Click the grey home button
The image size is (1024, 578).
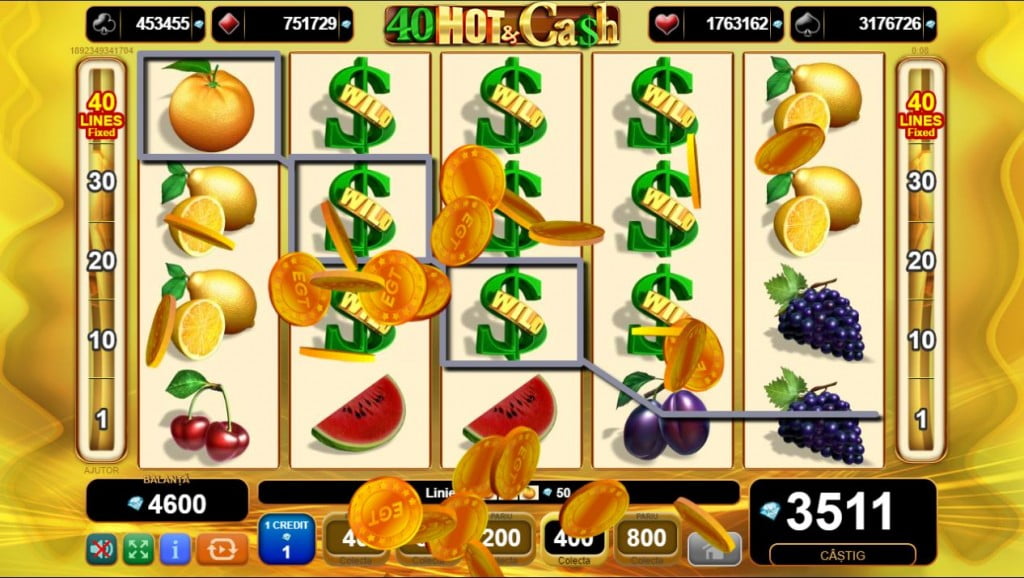[714, 548]
